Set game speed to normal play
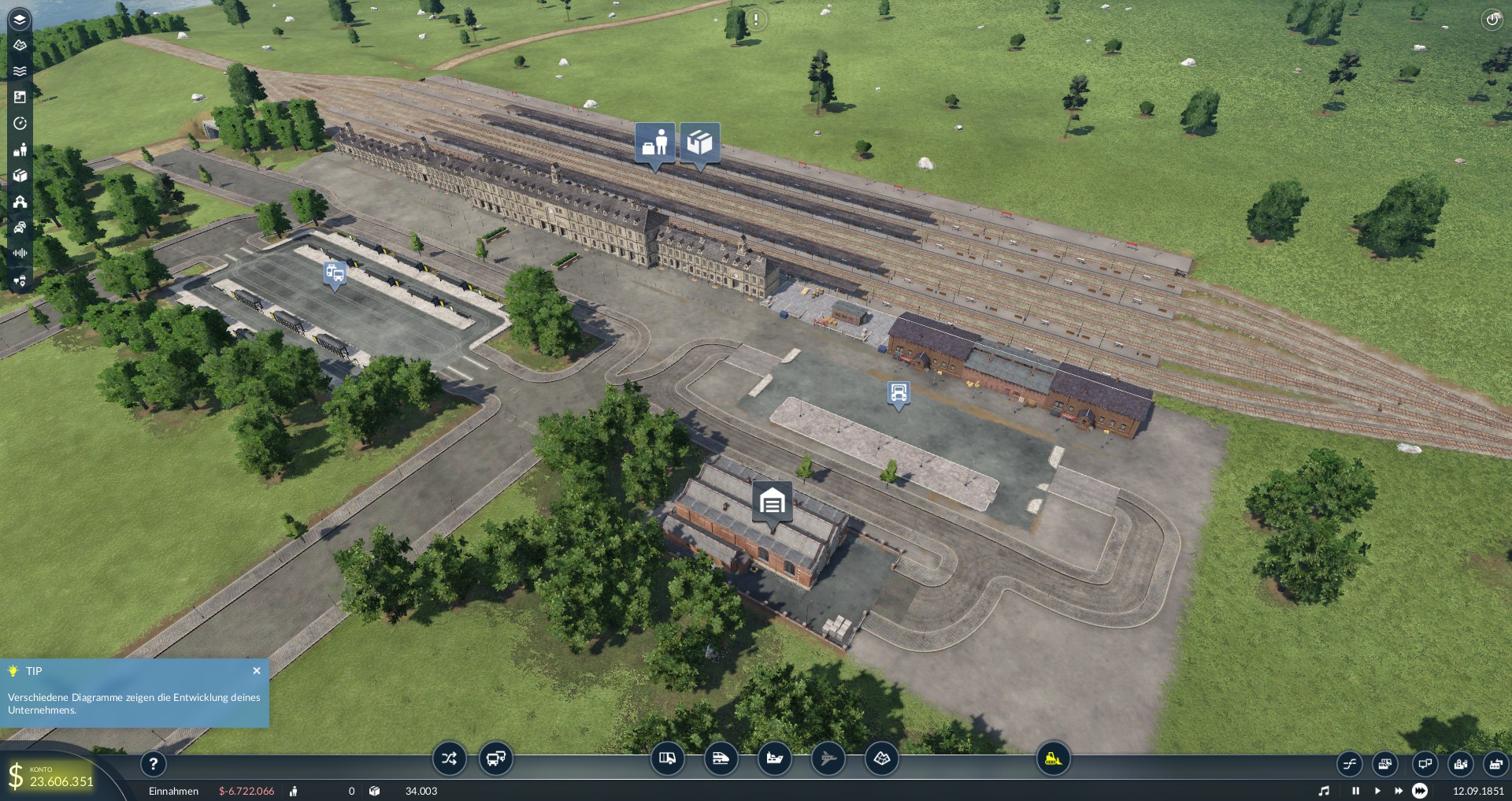Screen dimensions: 1512x801 click(1377, 791)
